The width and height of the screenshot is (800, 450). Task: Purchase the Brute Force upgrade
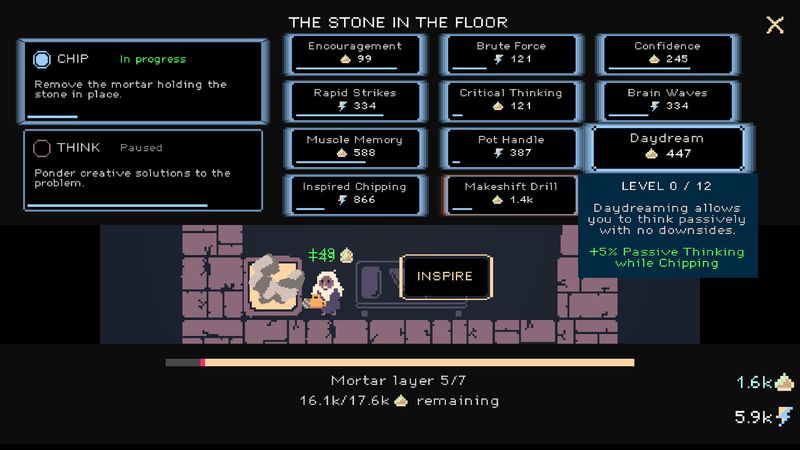(x=511, y=54)
